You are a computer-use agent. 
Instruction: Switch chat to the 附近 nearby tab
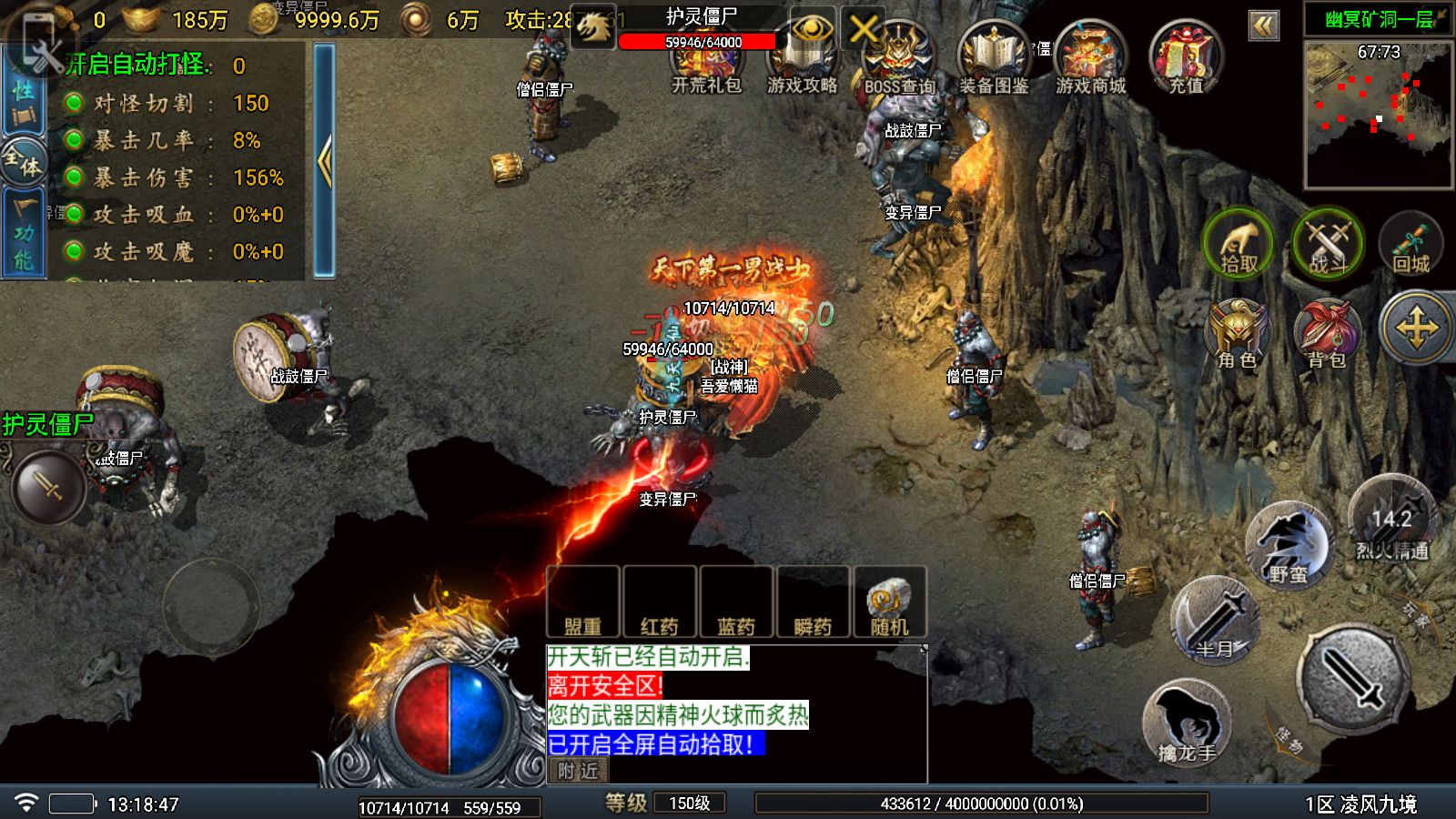(578, 771)
